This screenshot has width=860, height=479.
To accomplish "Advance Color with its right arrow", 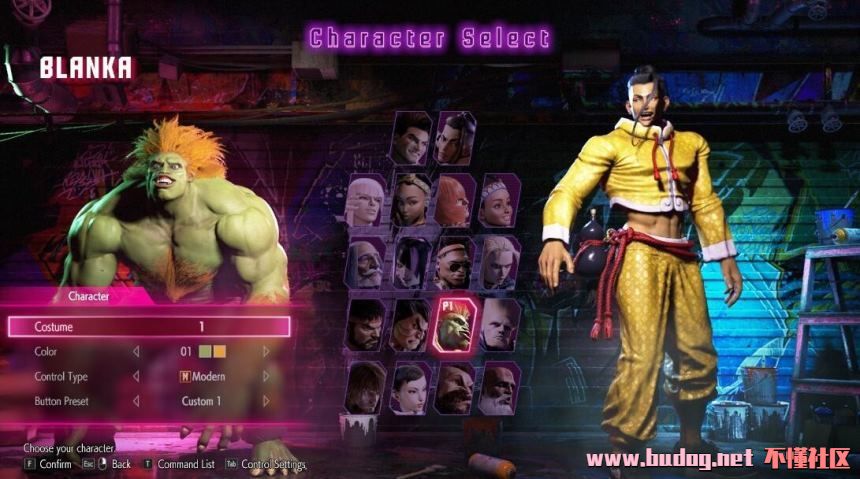I will click(266, 352).
